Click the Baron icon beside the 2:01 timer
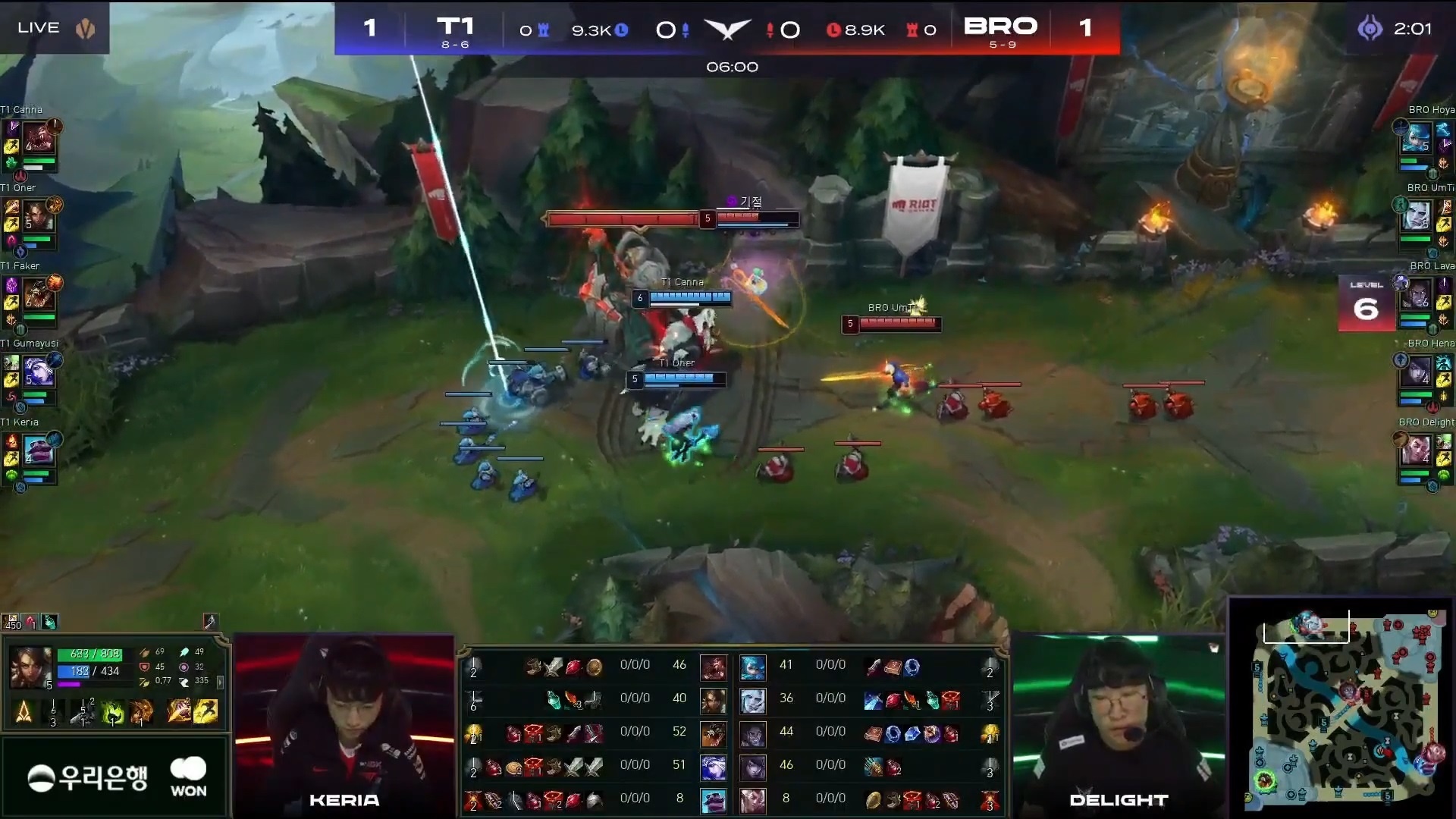 click(x=1371, y=30)
